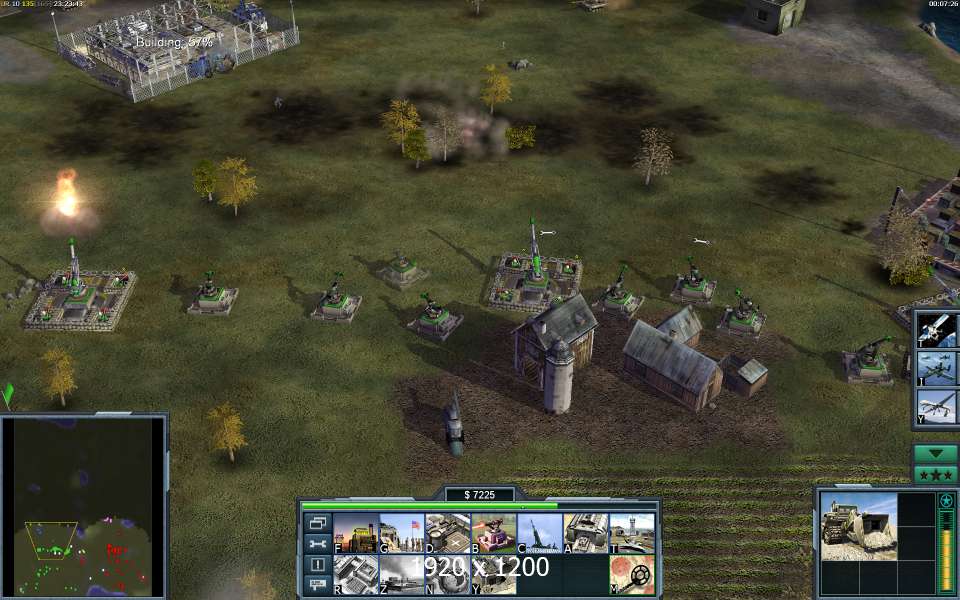960x600 pixels.
Task: Click the exclamation mark button
Action: (317, 565)
